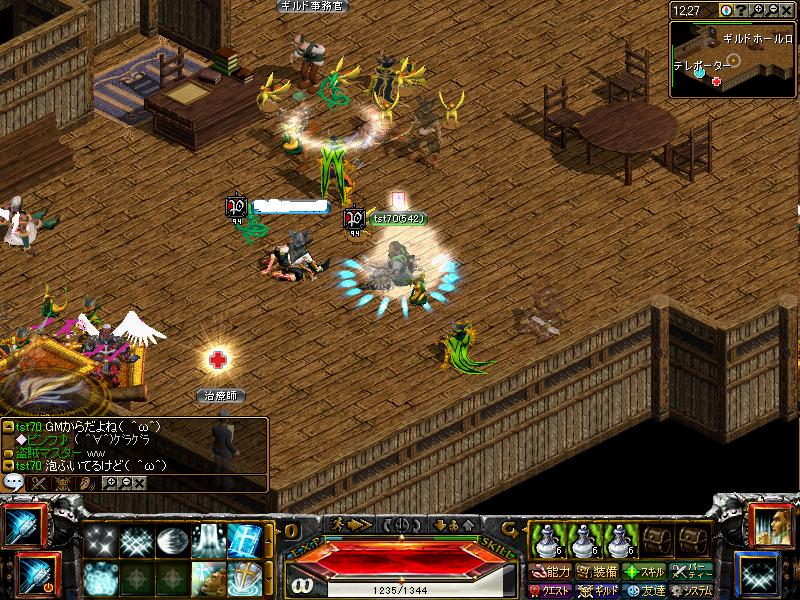This screenshot has height=600, width=800.
Task: Select the blue glowing book skill
Action: (244, 542)
